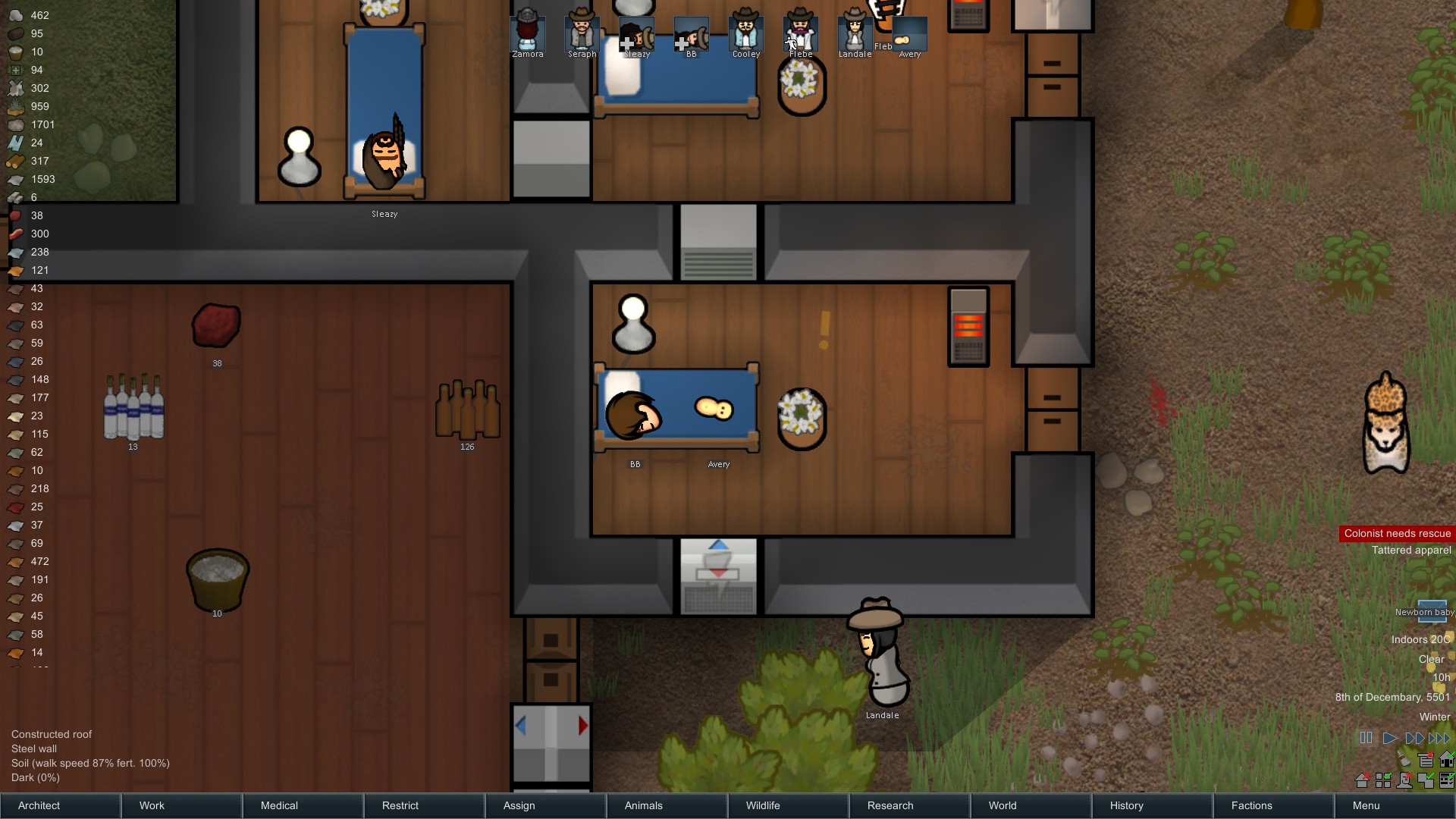Open the Architect menu
This screenshot has height=819, width=1456.
click(38, 805)
